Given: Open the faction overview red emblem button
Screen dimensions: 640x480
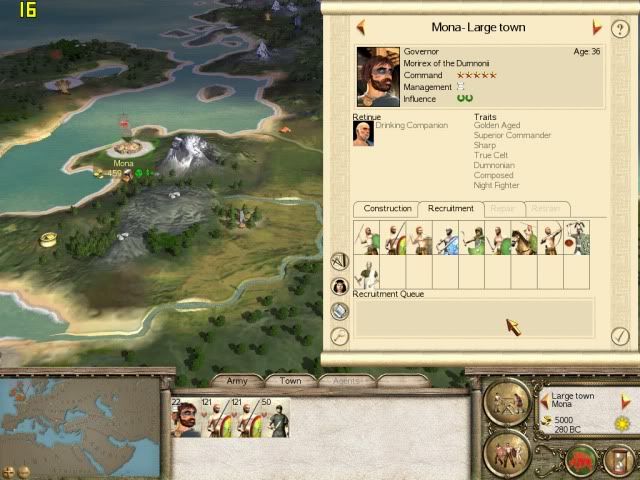Looking at the screenshot, I should tap(583, 459).
